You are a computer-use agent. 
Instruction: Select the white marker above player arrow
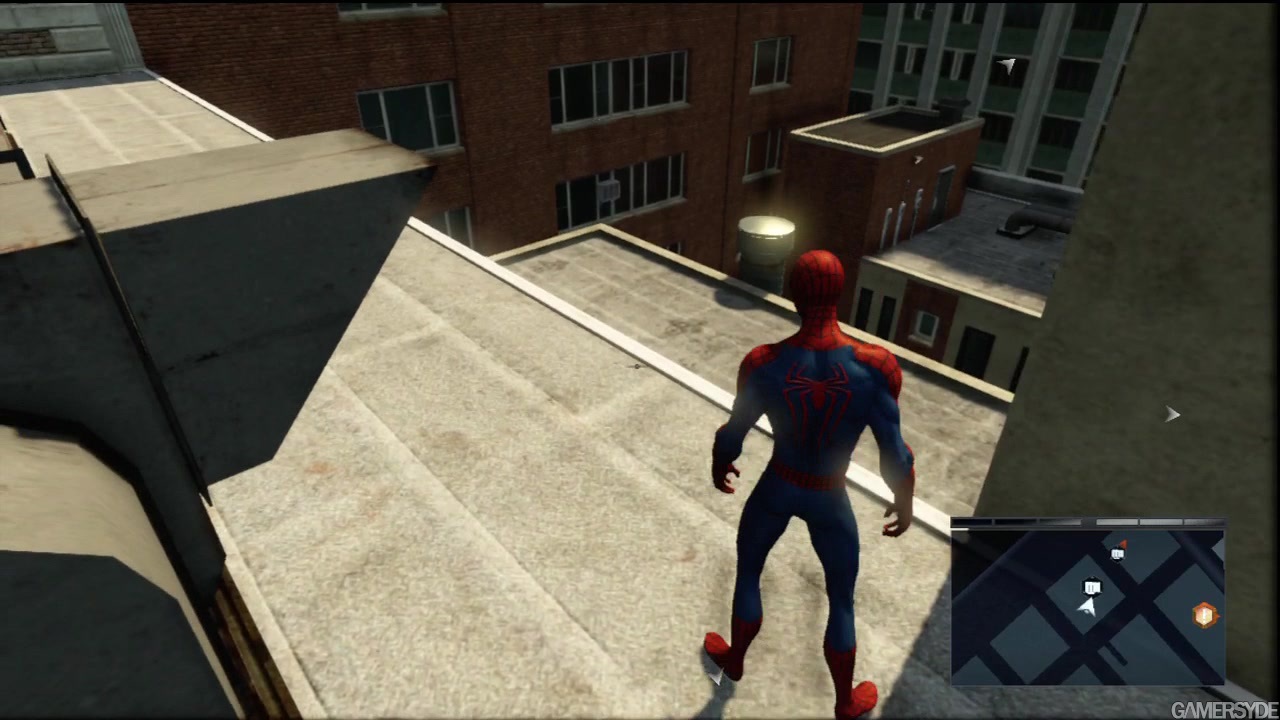pos(1092,587)
